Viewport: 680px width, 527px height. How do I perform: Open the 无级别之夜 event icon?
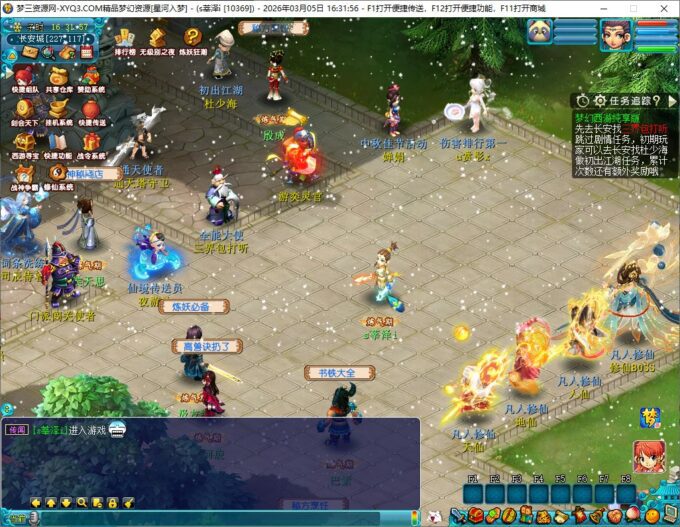click(157, 38)
